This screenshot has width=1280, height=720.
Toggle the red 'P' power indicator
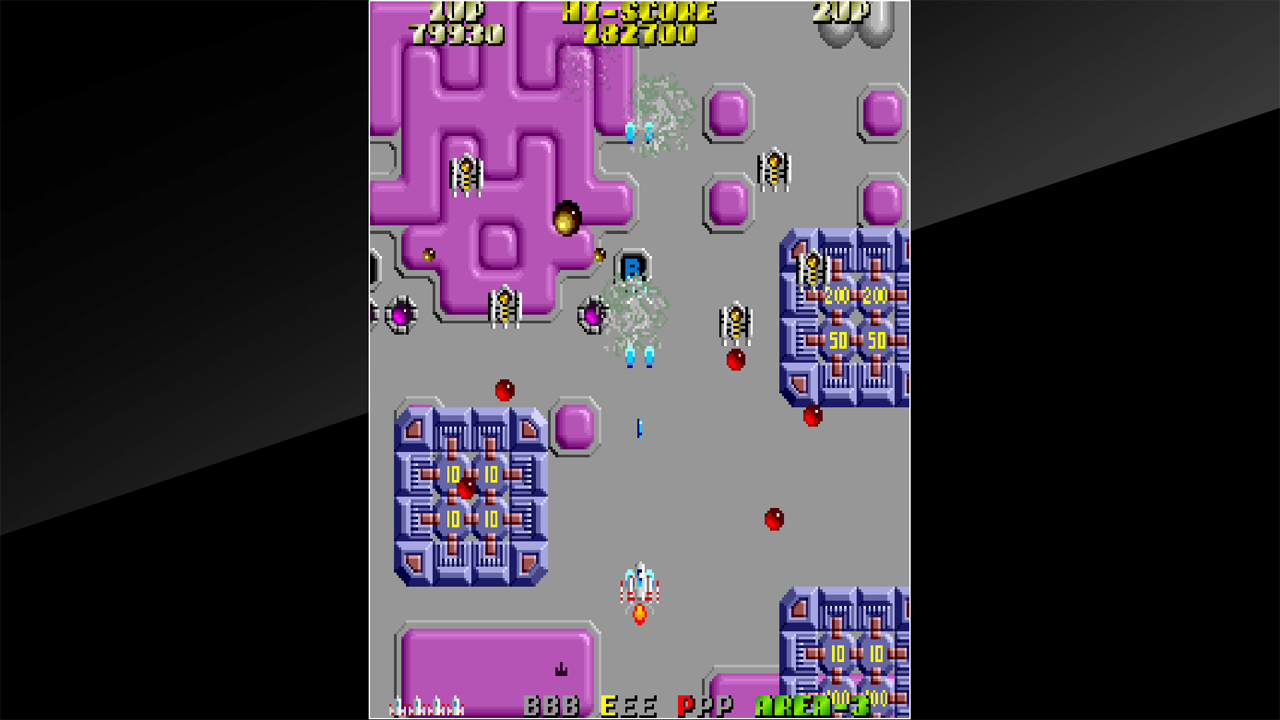pyautogui.click(x=686, y=705)
